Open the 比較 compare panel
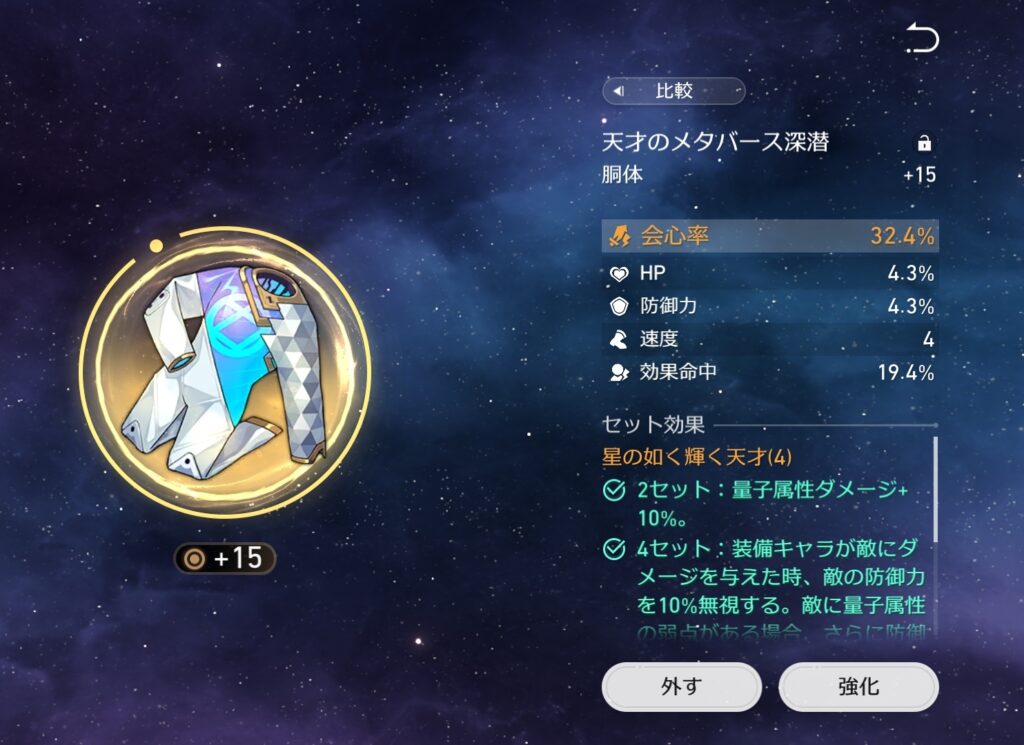This screenshot has width=1024, height=745. 673,92
